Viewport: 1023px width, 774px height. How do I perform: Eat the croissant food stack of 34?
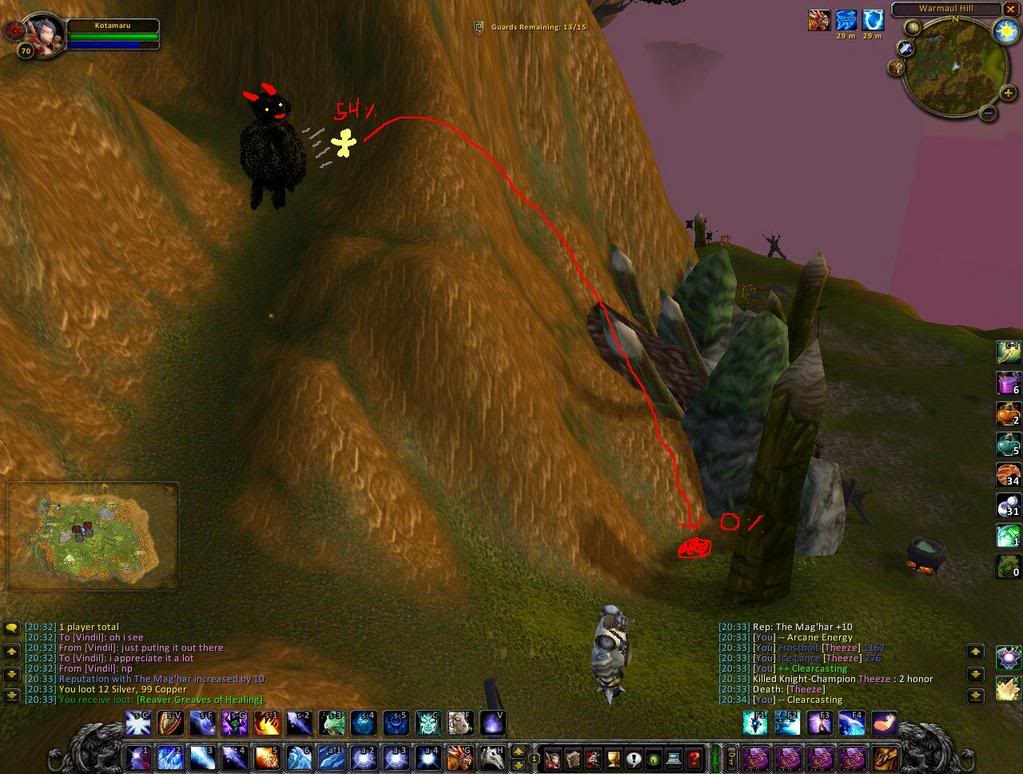tap(1008, 476)
